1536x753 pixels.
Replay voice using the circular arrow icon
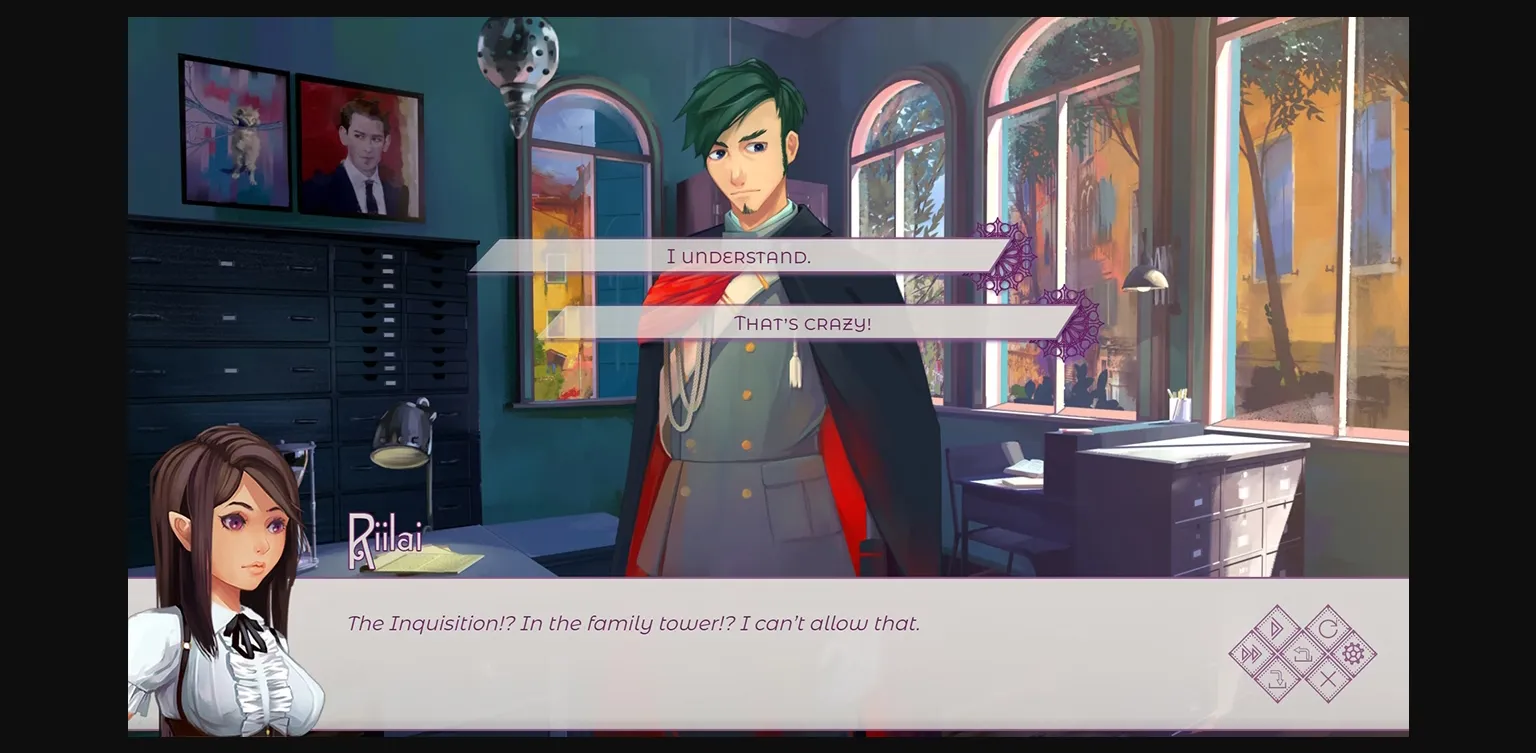click(x=1327, y=627)
